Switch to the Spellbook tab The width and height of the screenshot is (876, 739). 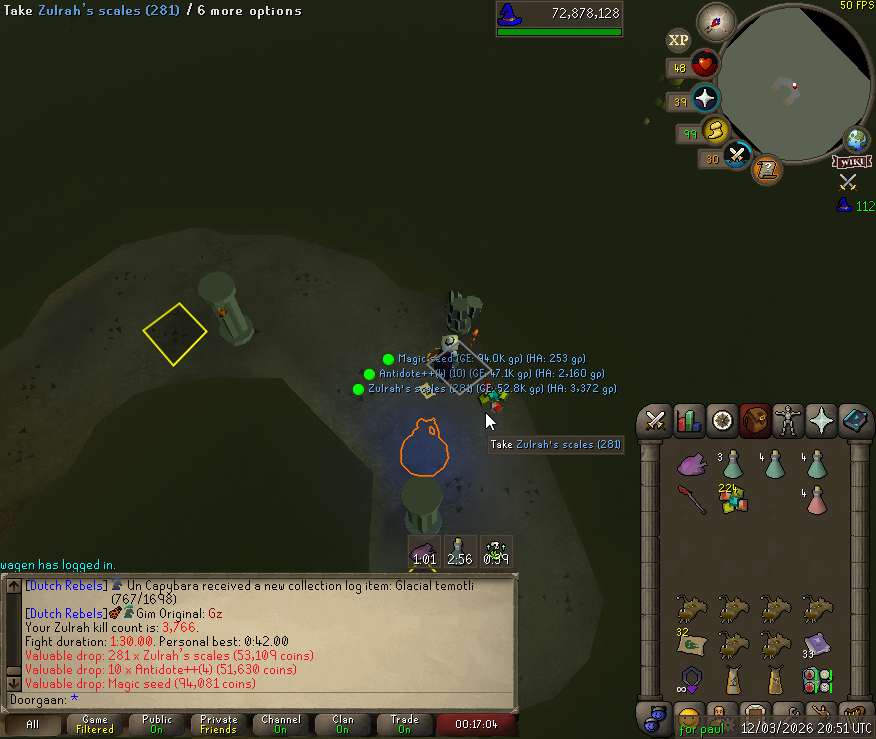855,421
